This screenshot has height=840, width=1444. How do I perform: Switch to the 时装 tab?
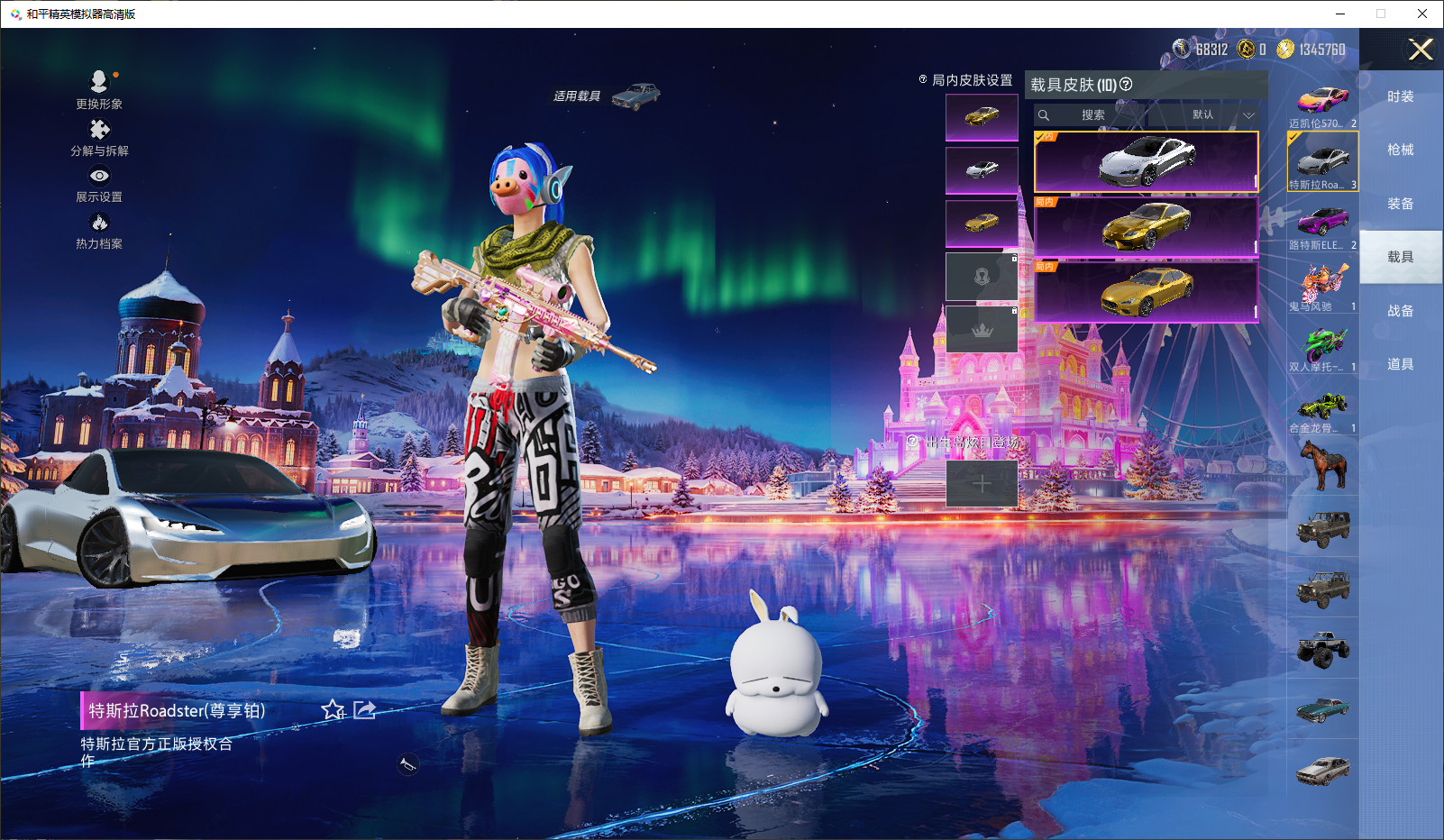[x=1401, y=96]
